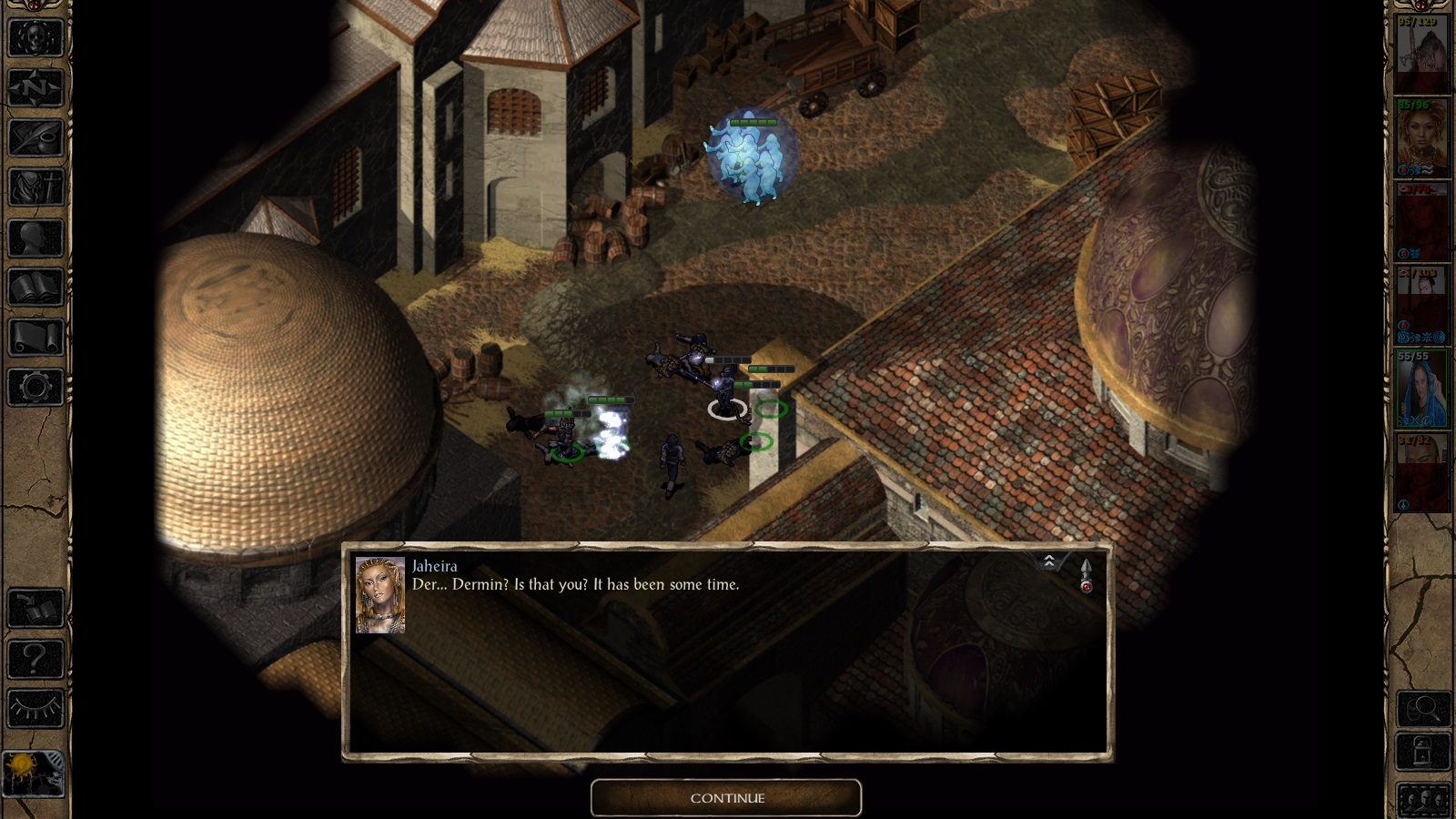Open the options gear button
Screen dimensions: 1456x819
pos(35,388)
